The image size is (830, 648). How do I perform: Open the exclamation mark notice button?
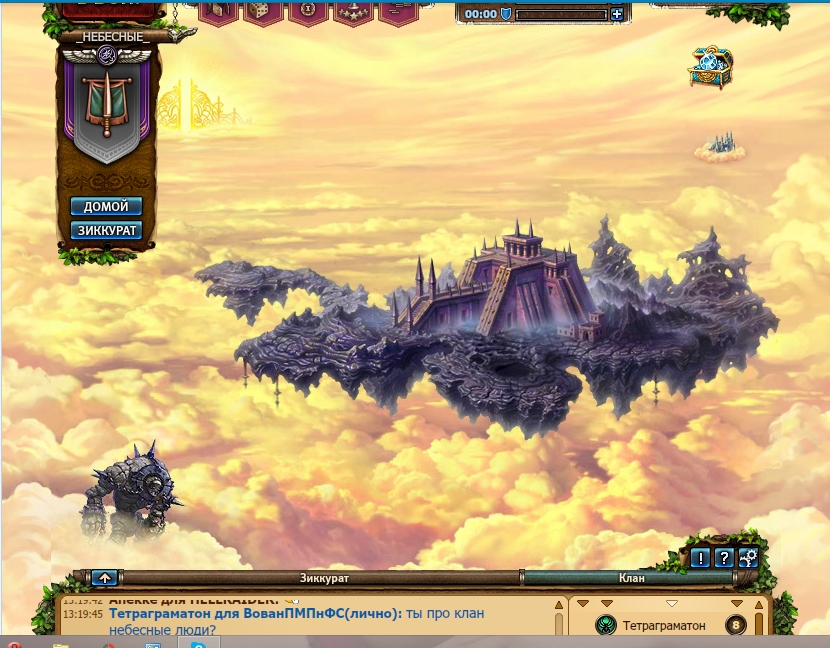point(702,559)
